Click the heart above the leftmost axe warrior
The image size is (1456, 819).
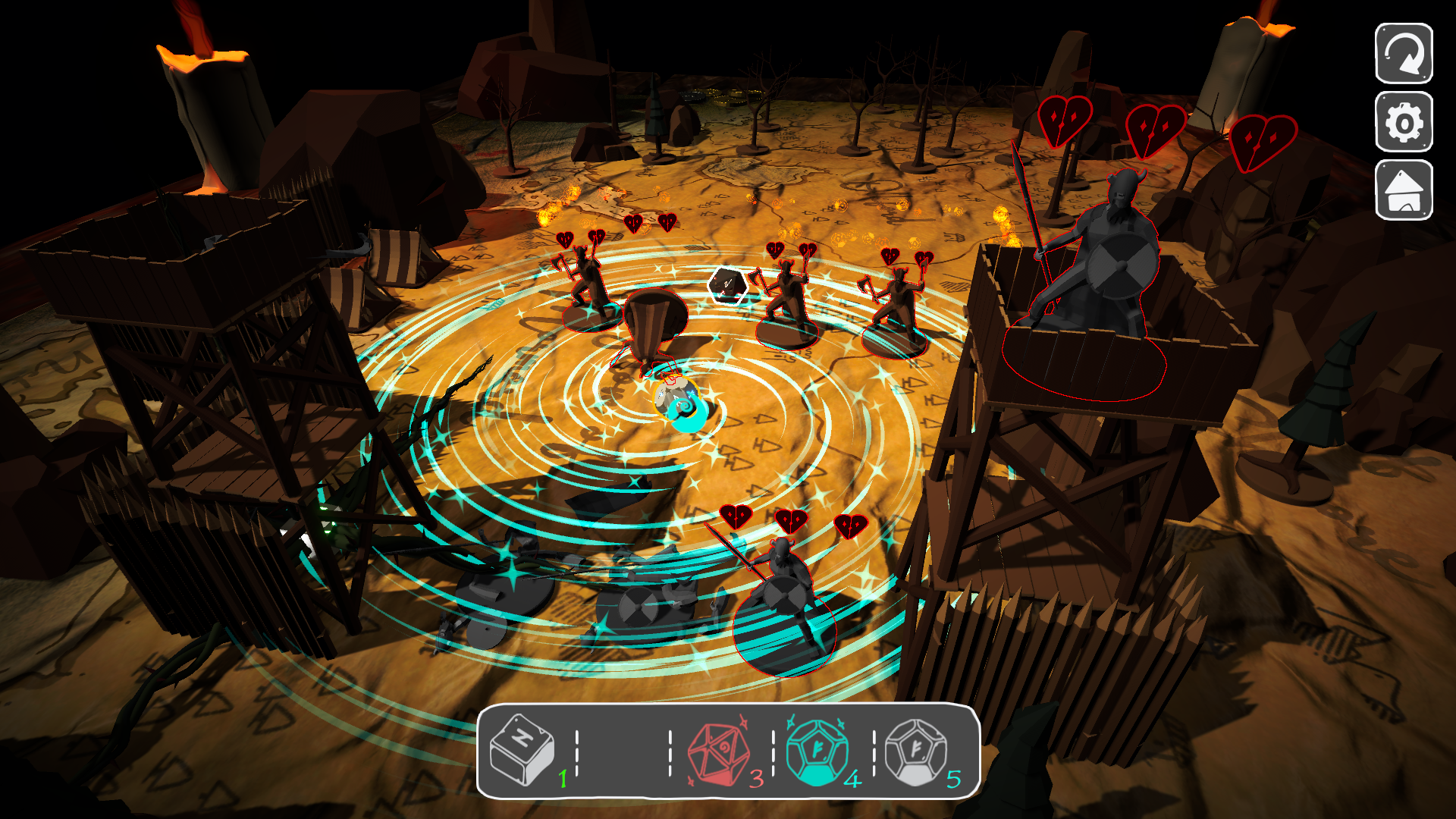point(564,237)
